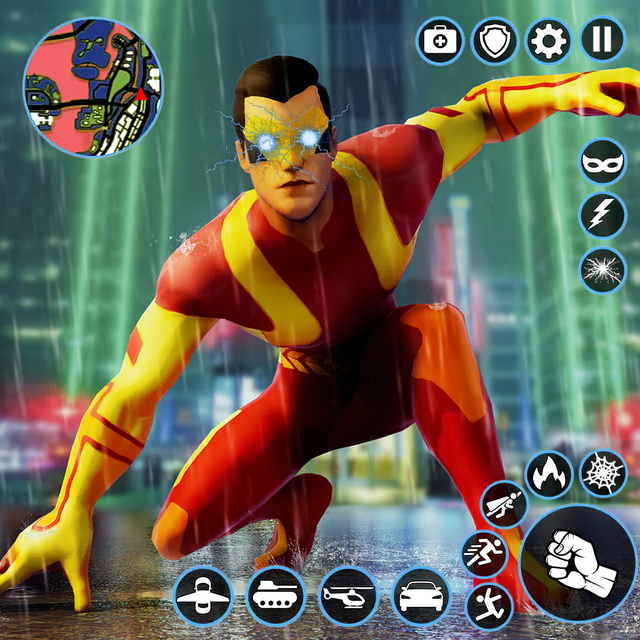Image resolution: width=640 pixels, height=640 pixels.
Task: Tap the jumping figure button
Action: 489,606
